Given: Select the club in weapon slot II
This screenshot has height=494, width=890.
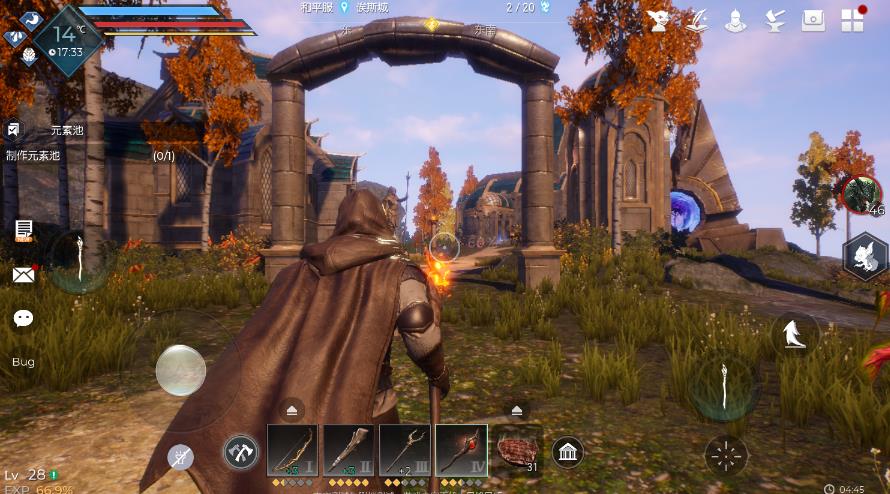Looking at the screenshot, I should (x=348, y=451).
